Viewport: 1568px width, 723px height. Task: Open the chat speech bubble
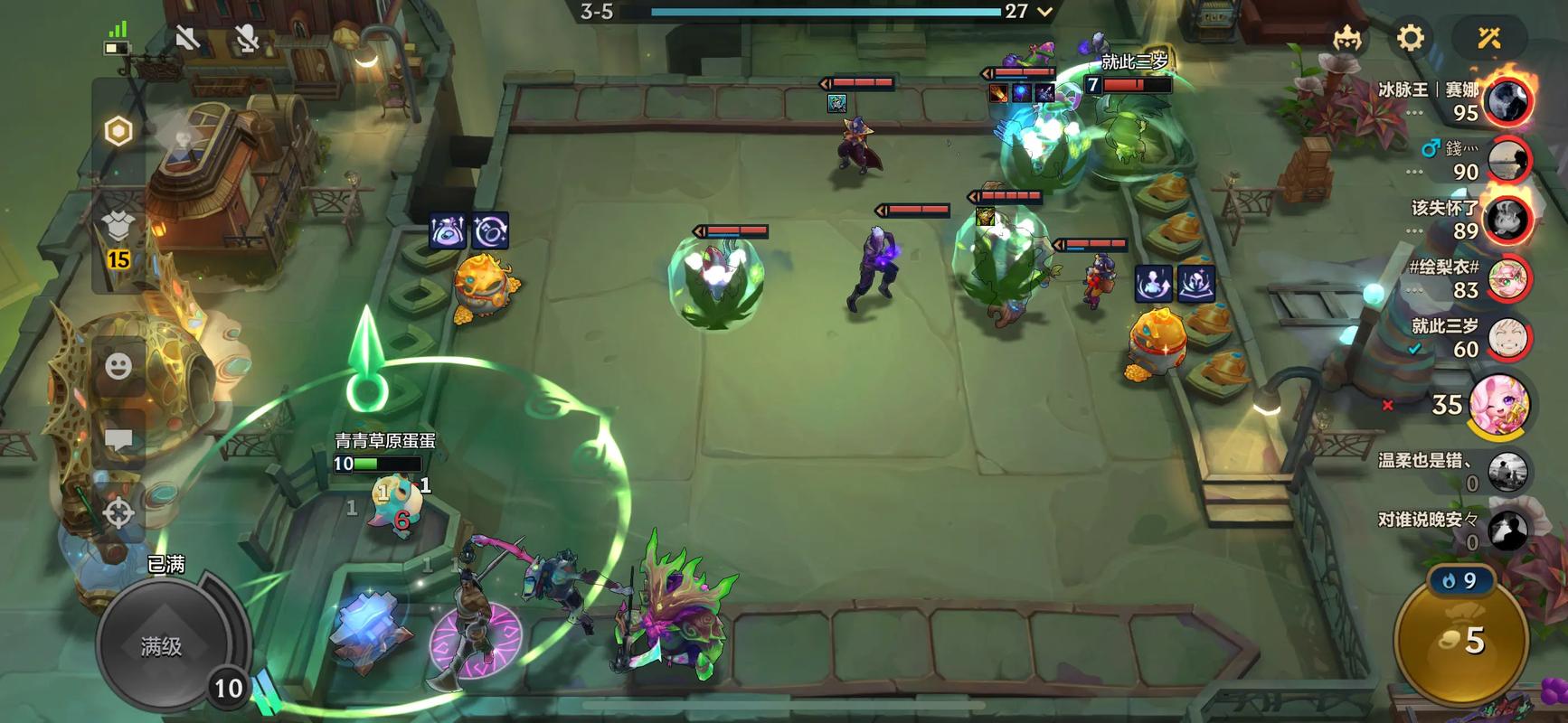click(x=118, y=440)
